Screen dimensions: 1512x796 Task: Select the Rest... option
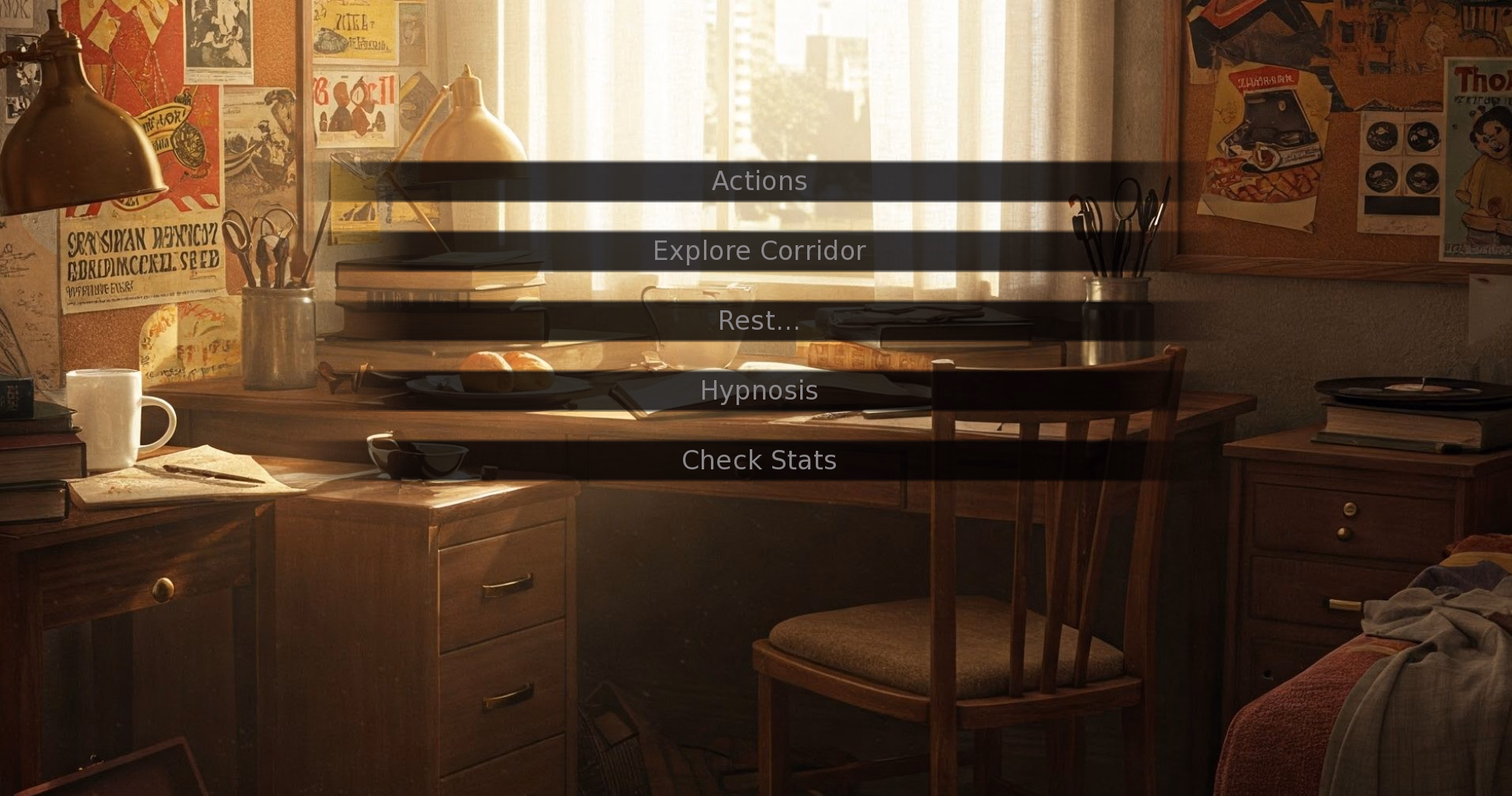758,320
